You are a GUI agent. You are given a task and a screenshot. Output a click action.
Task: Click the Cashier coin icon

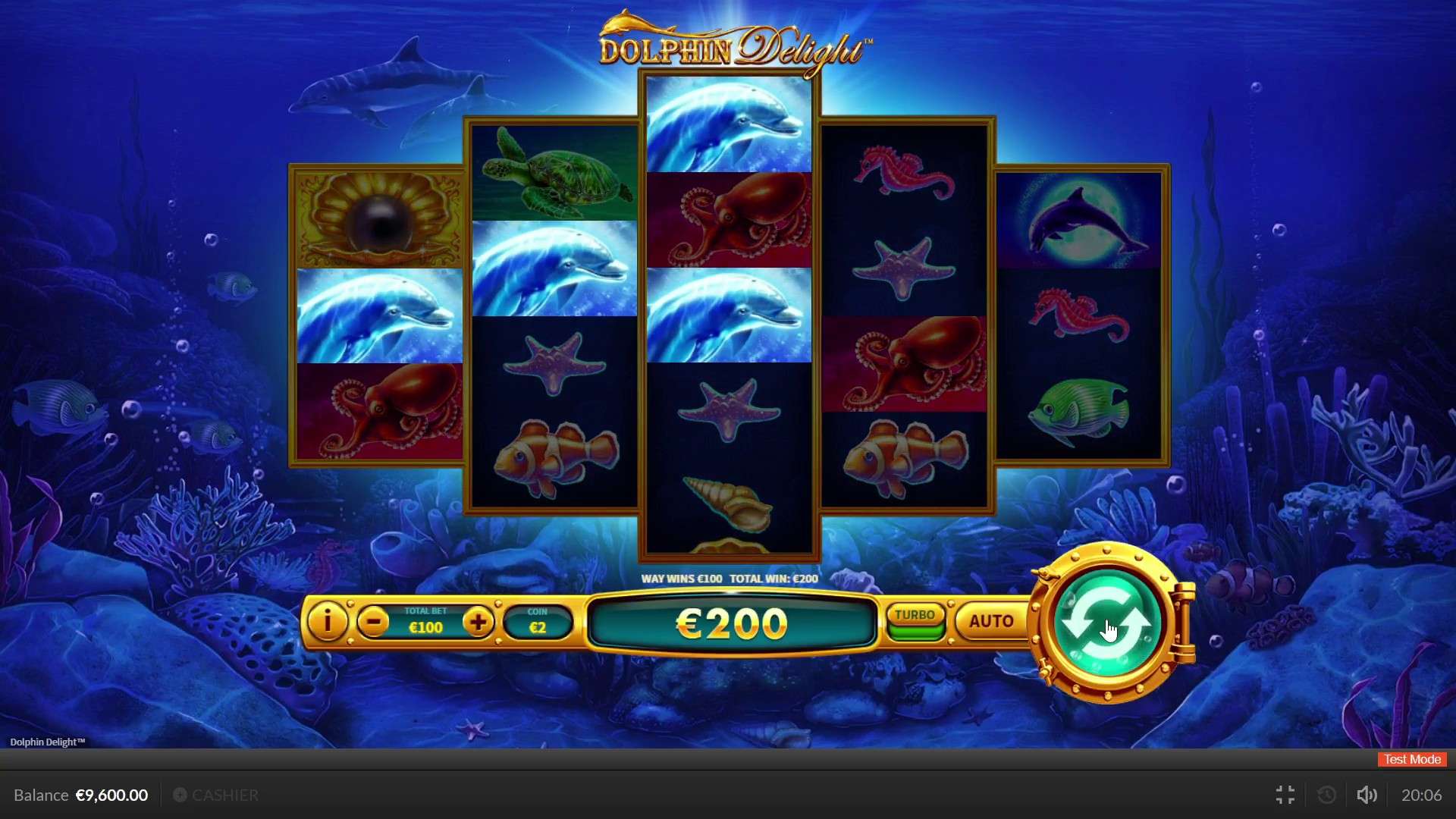(x=180, y=795)
